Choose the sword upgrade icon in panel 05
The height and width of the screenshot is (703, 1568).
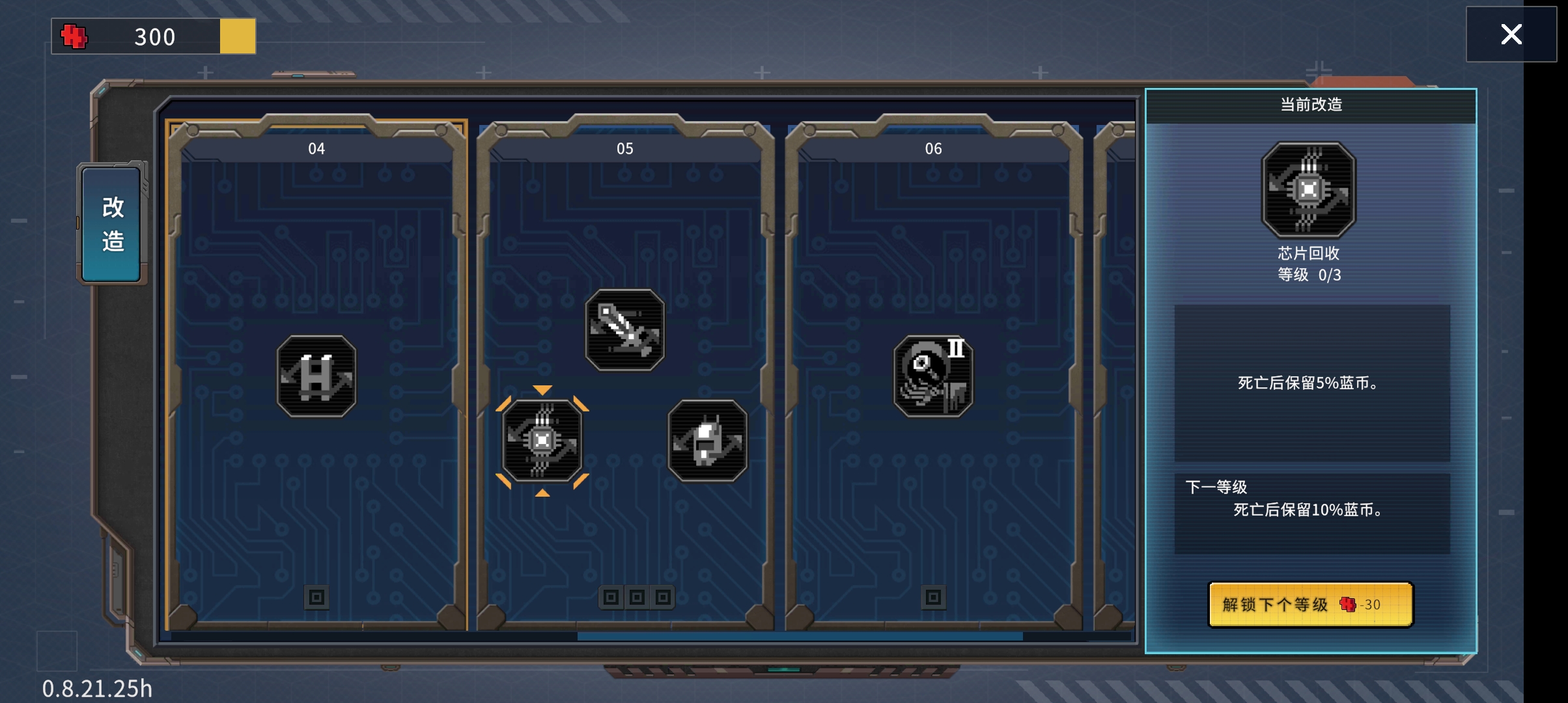(x=624, y=330)
